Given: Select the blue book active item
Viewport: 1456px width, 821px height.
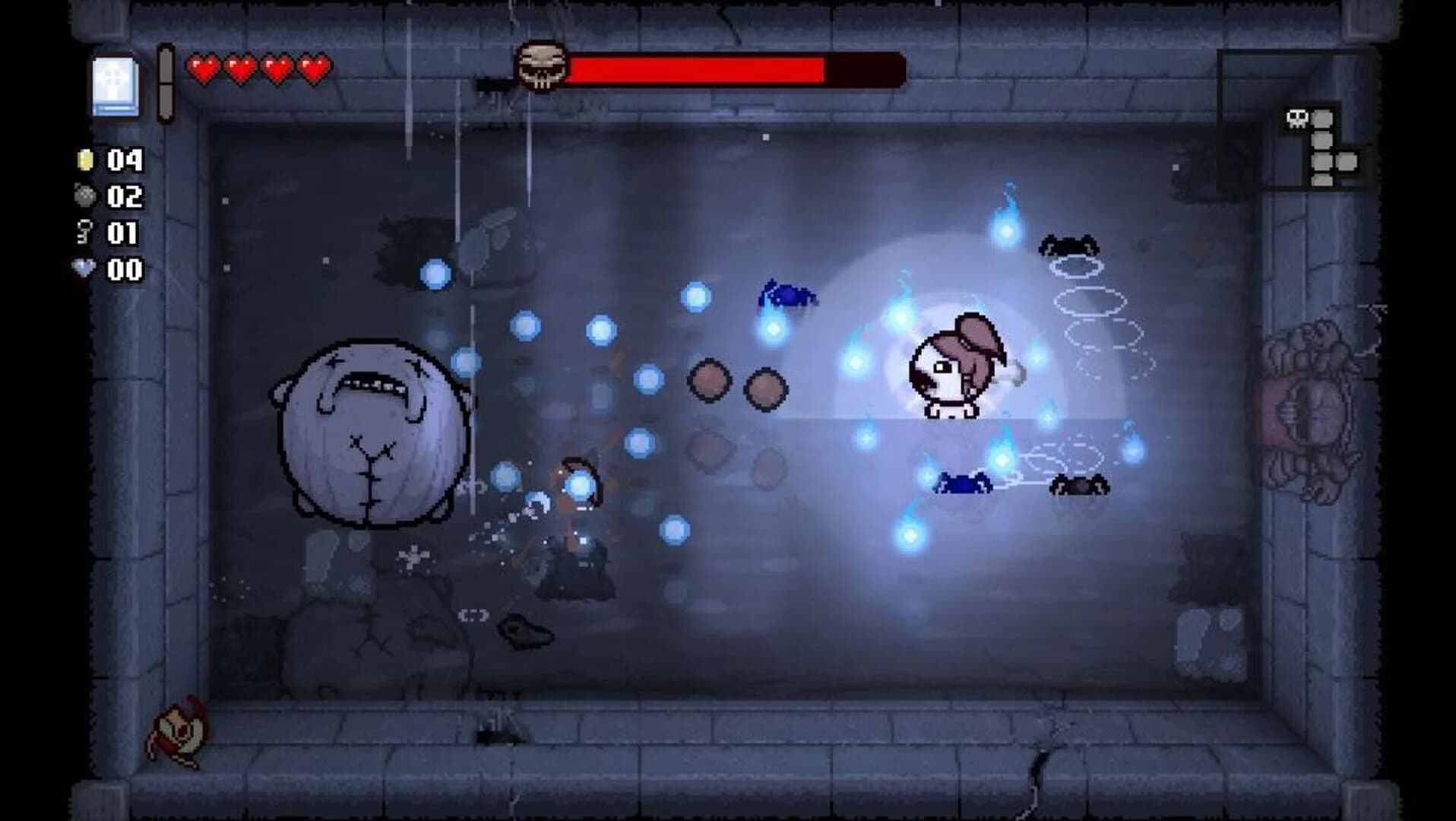Looking at the screenshot, I should [x=116, y=85].
